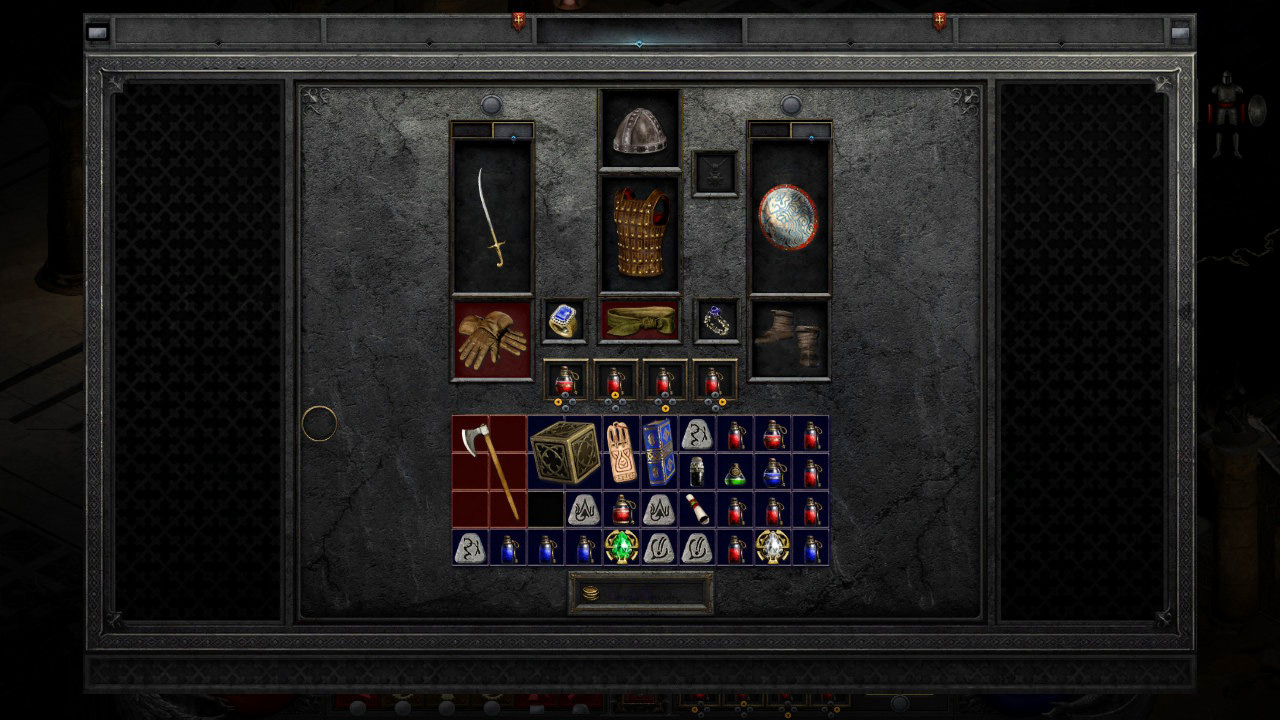Screen dimensions: 1280x720
Task: Toggle the diamond marker at top of the inventory panel
Action: point(639,43)
